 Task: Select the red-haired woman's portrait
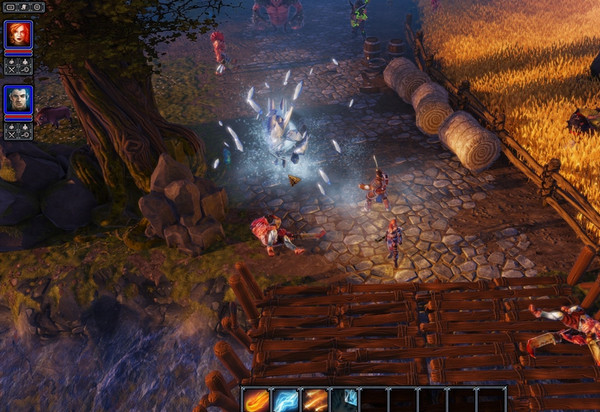pos(18,34)
